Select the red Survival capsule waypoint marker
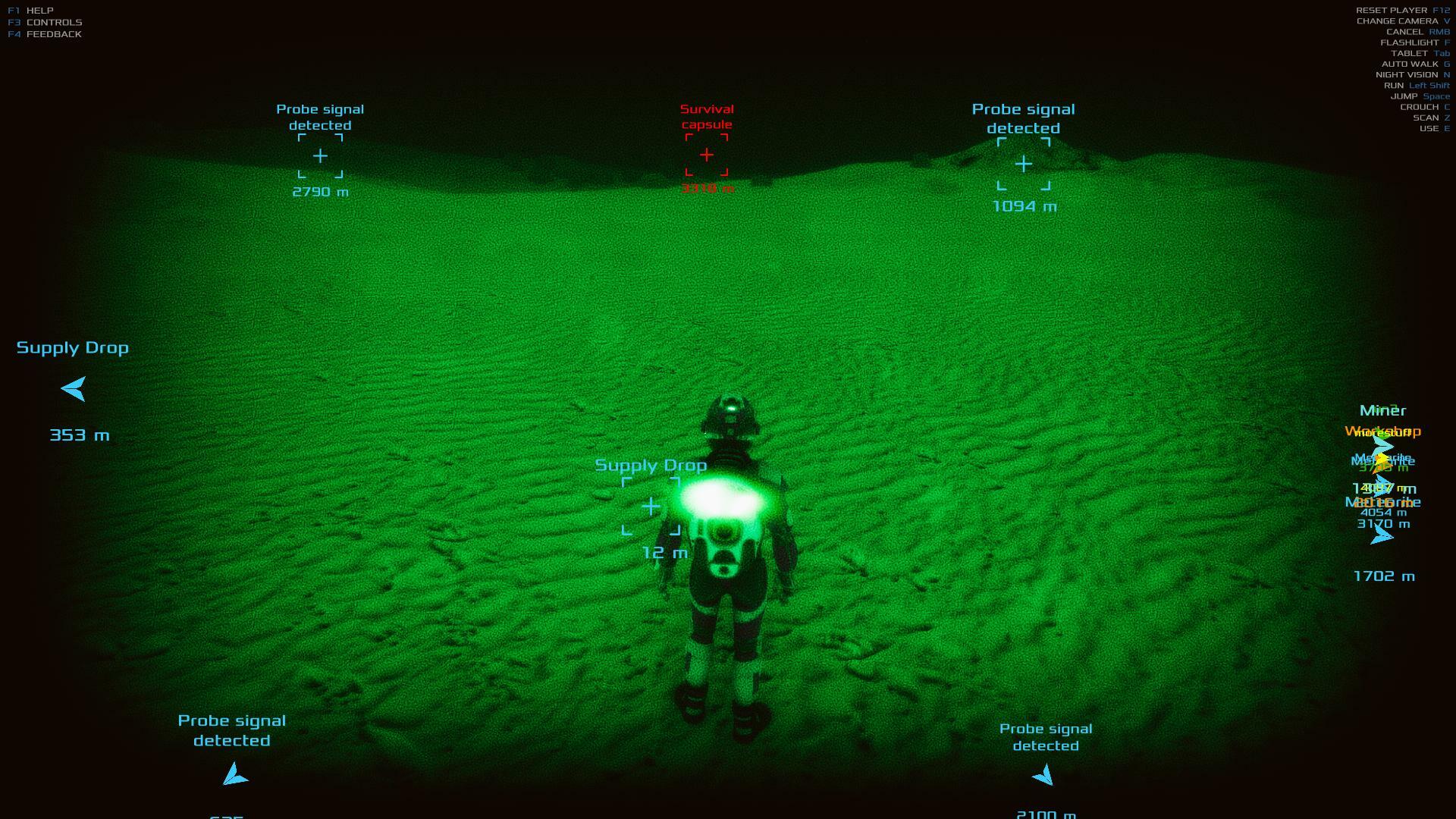Viewport: 1456px width, 819px height. pos(707,155)
